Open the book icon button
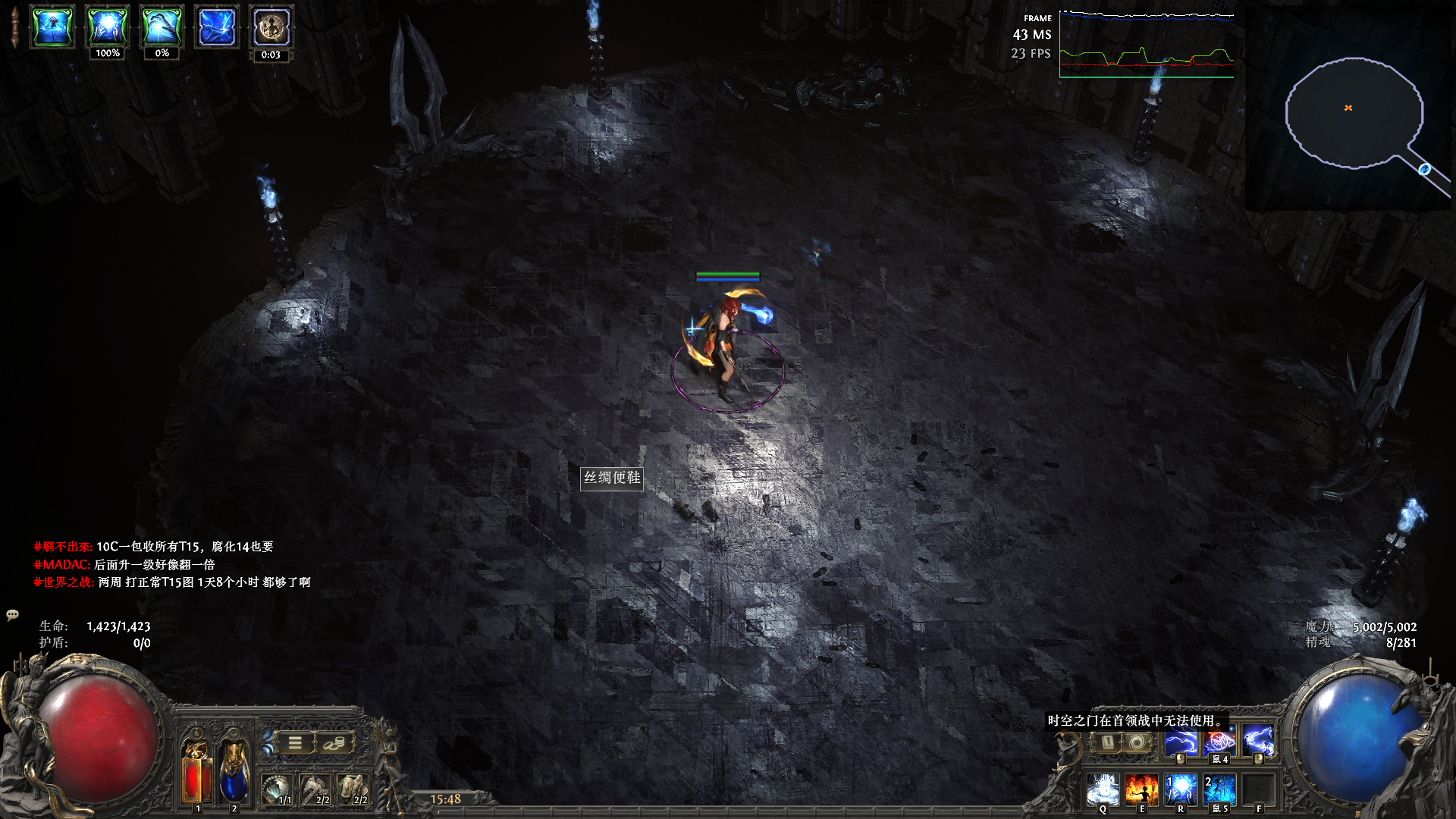 [1107, 742]
